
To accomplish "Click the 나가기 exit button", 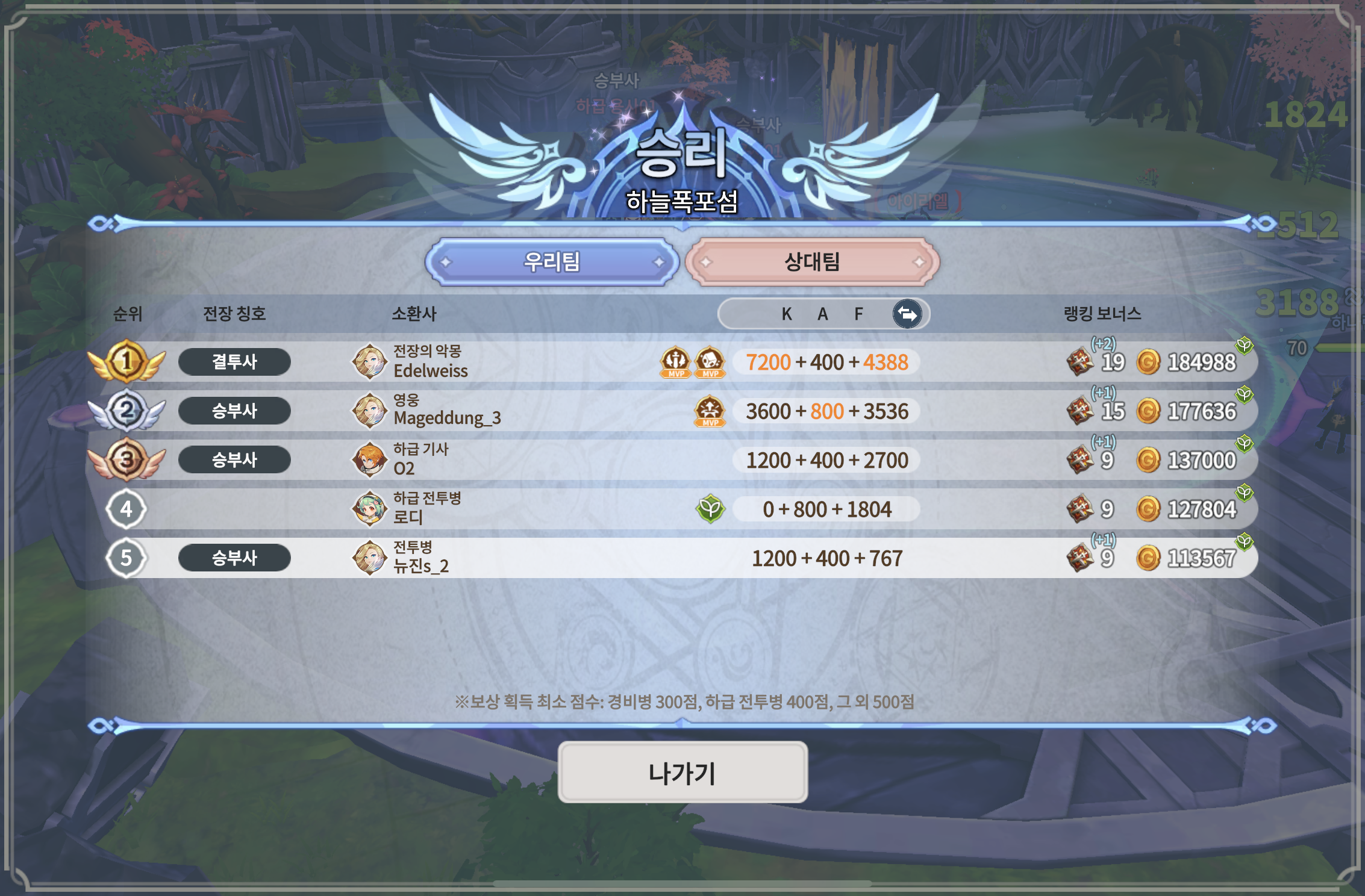I will pos(682,773).
